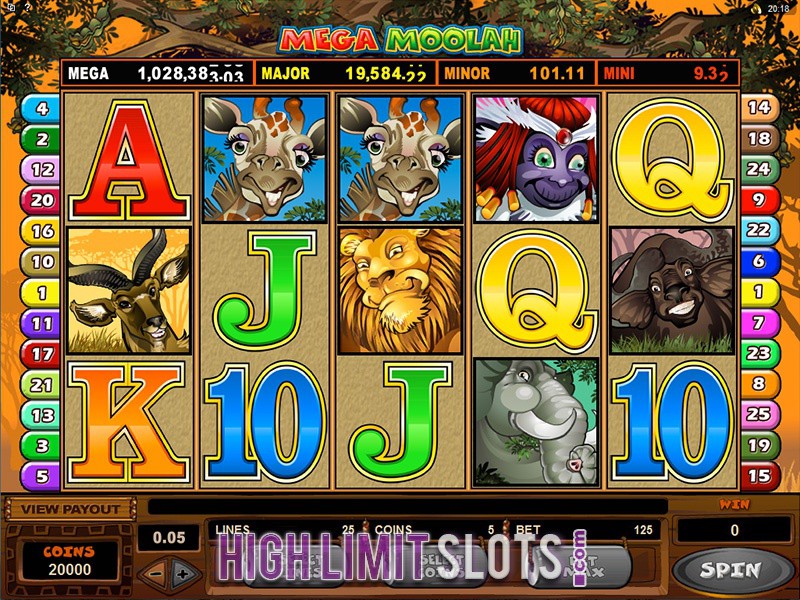Show payline number 15
Image resolution: width=800 pixels, height=600 pixels.
click(759, 476)
